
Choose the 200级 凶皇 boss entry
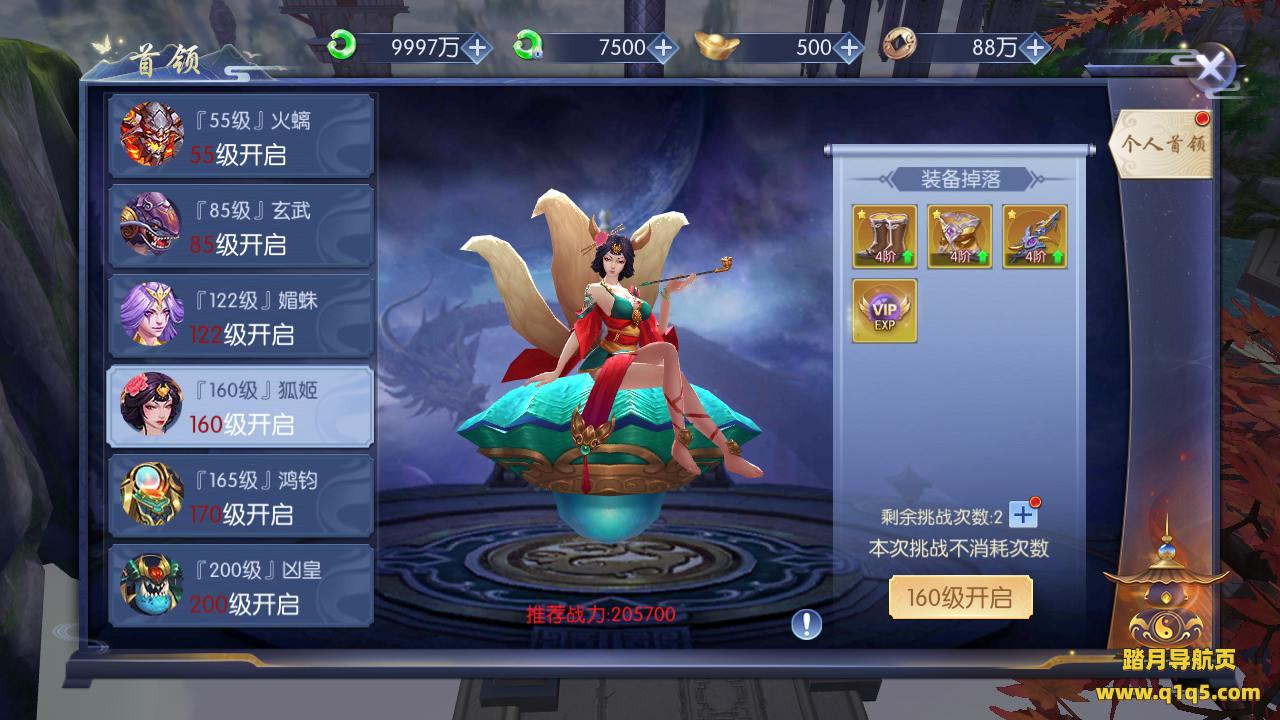(x=240, y=586)
